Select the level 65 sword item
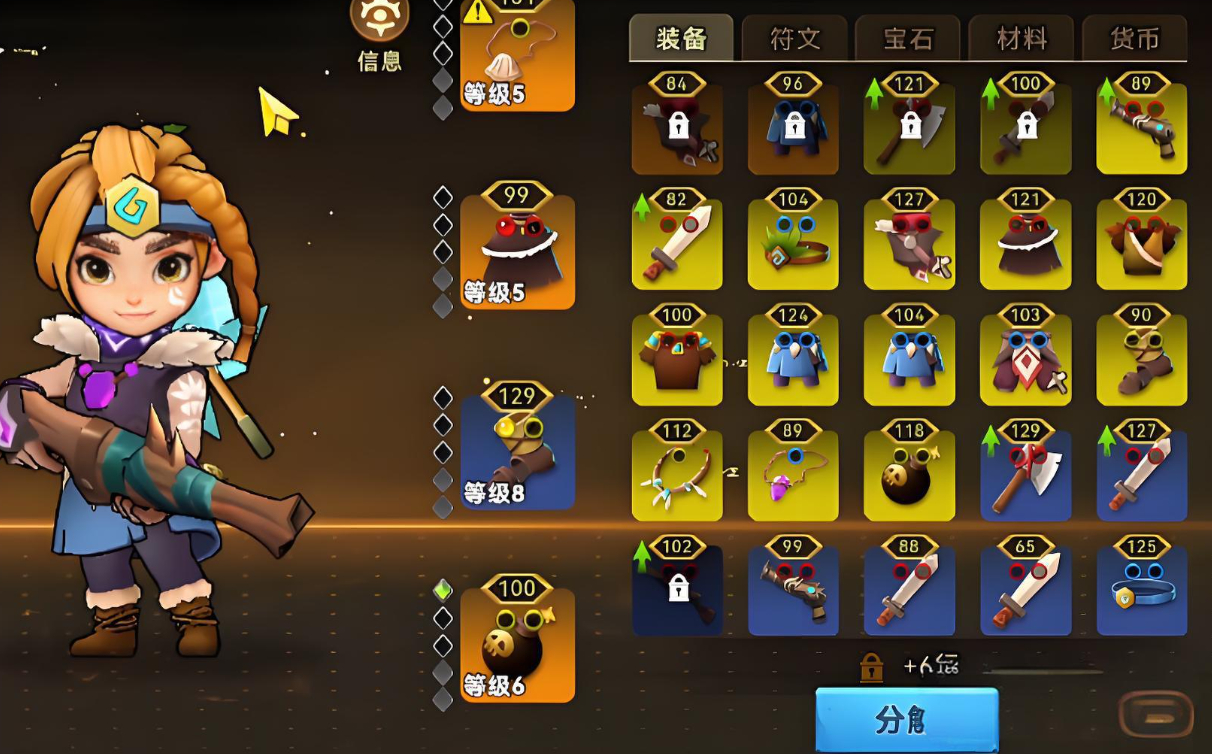 click(1025, 591)
